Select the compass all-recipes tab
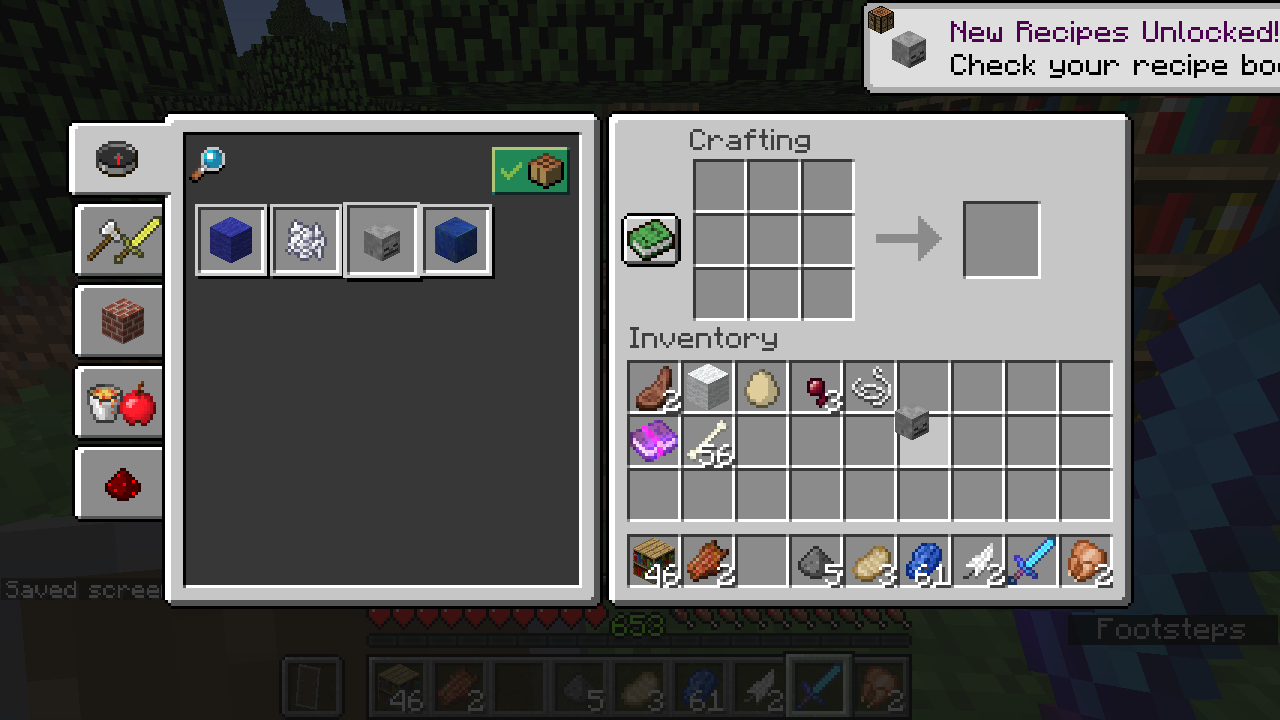Image resolution: width=1280 pixels, height=720 pixels. pyautogui.click(x=118, y=159)
